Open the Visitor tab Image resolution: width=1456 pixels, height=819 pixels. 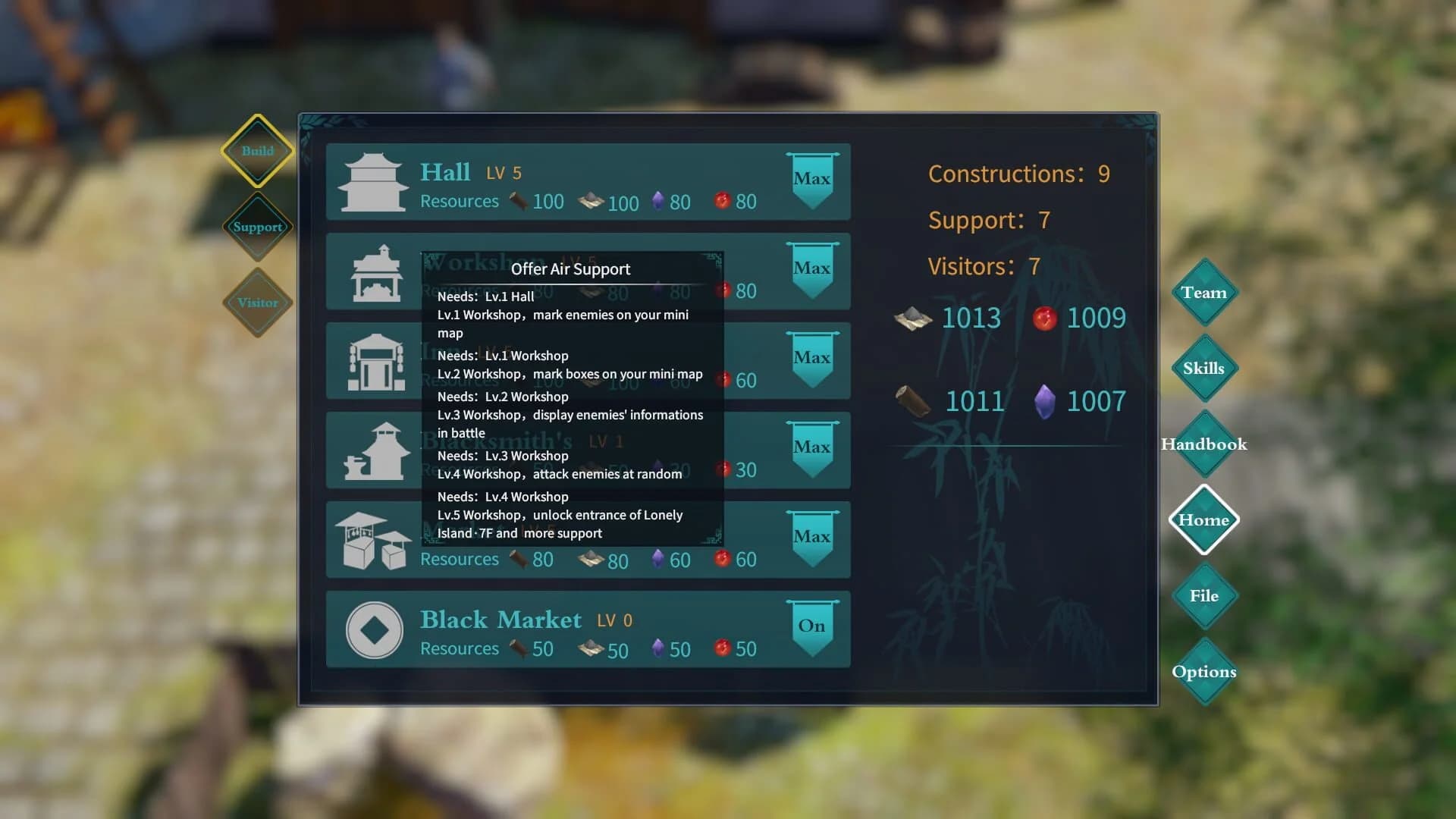pyautogui.click(x=258, y=302)
